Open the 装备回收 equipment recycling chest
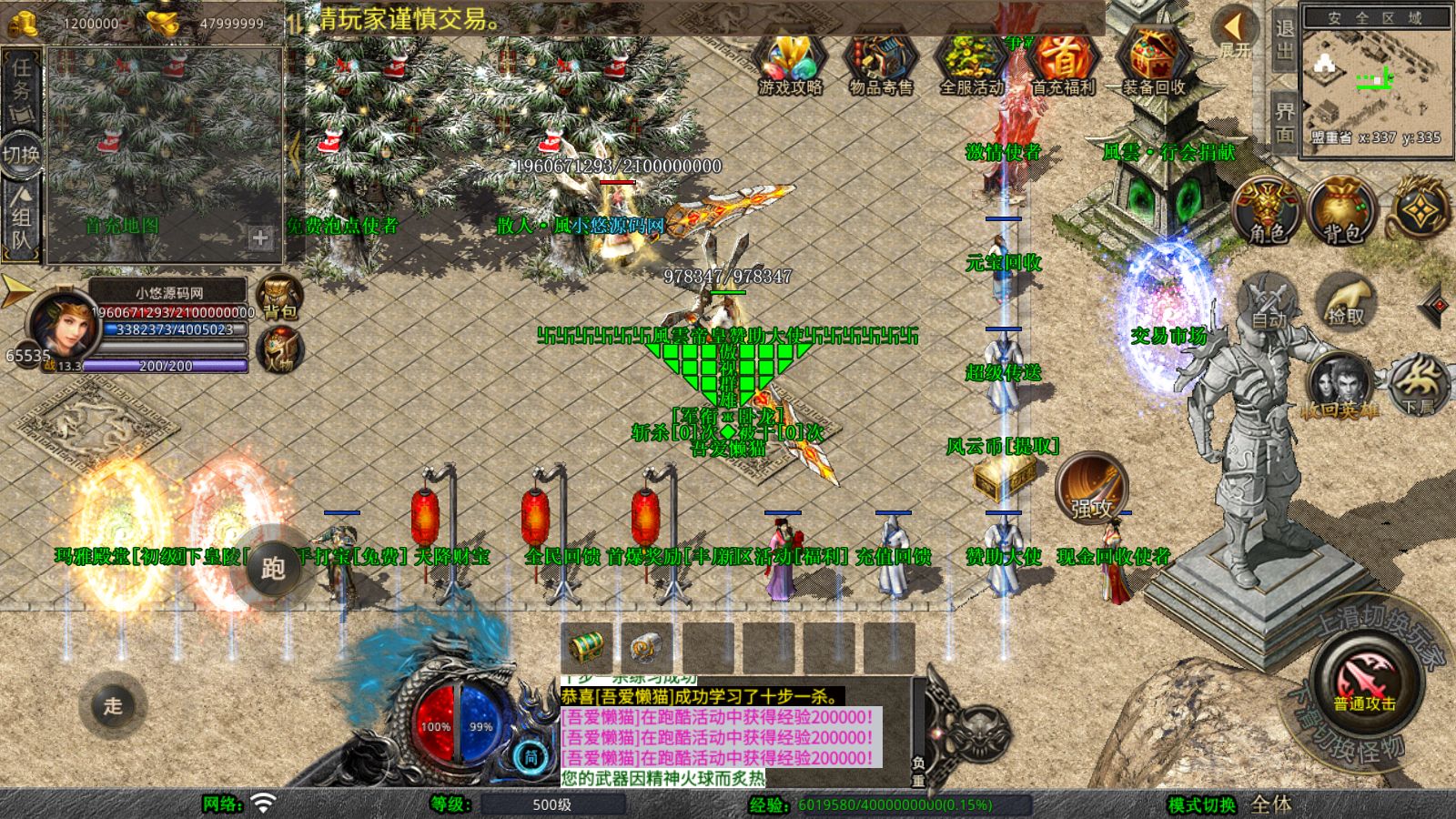 point(1153,64)
